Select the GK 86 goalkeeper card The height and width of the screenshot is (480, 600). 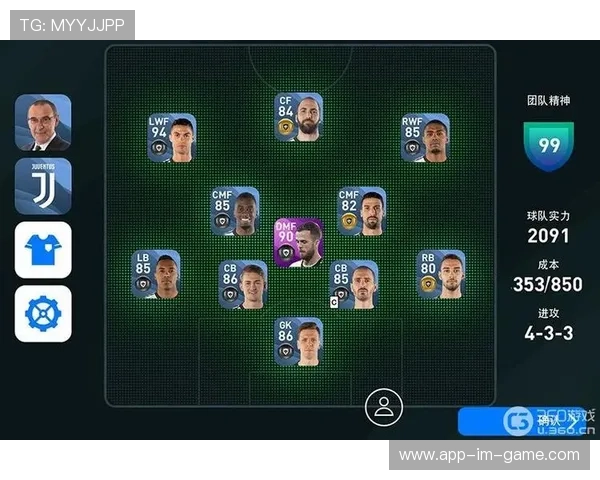coord(298,342)
